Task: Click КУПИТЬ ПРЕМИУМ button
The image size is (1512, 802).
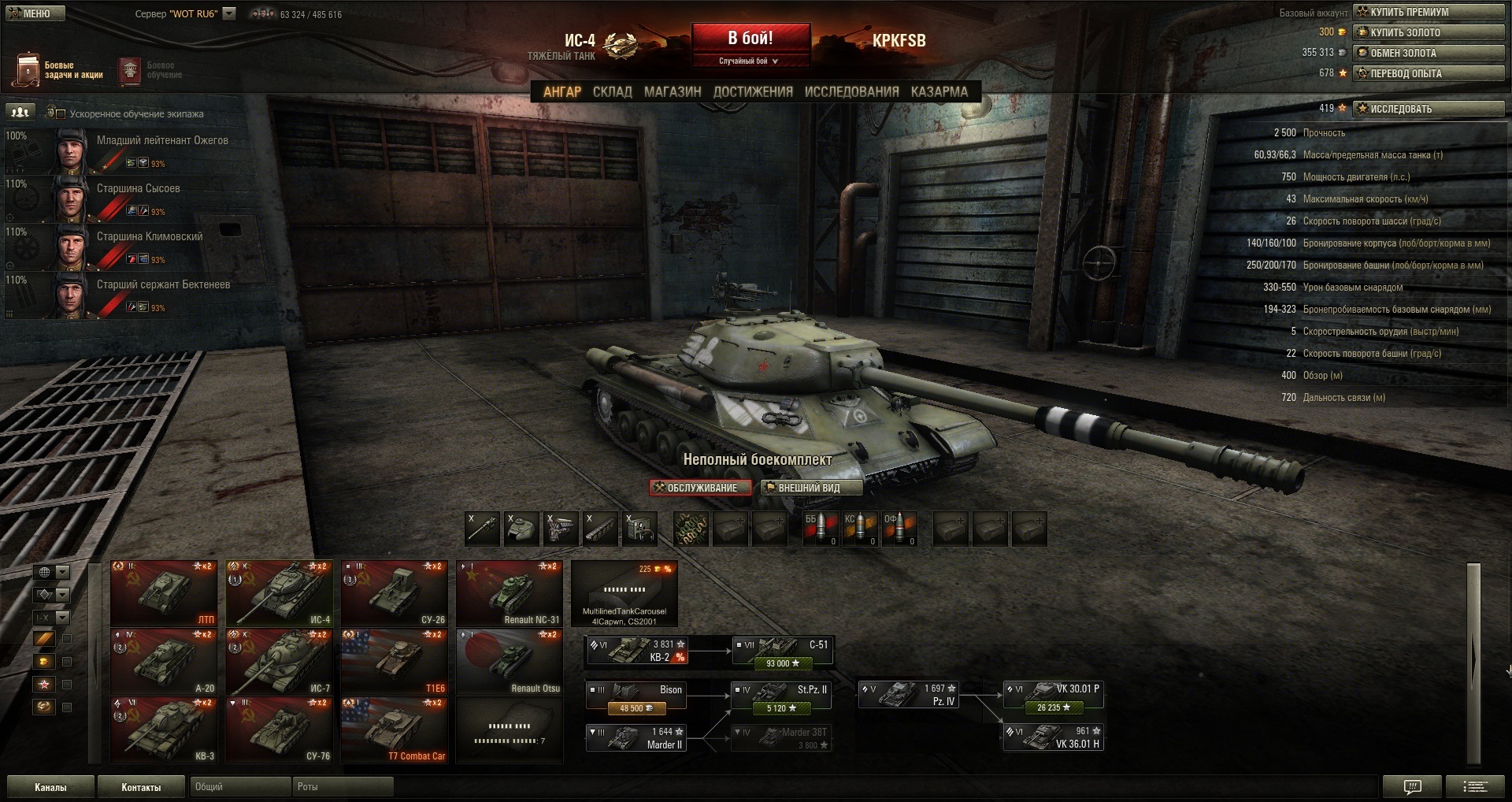Action: pyautogui.click(x=1428, y=12)
